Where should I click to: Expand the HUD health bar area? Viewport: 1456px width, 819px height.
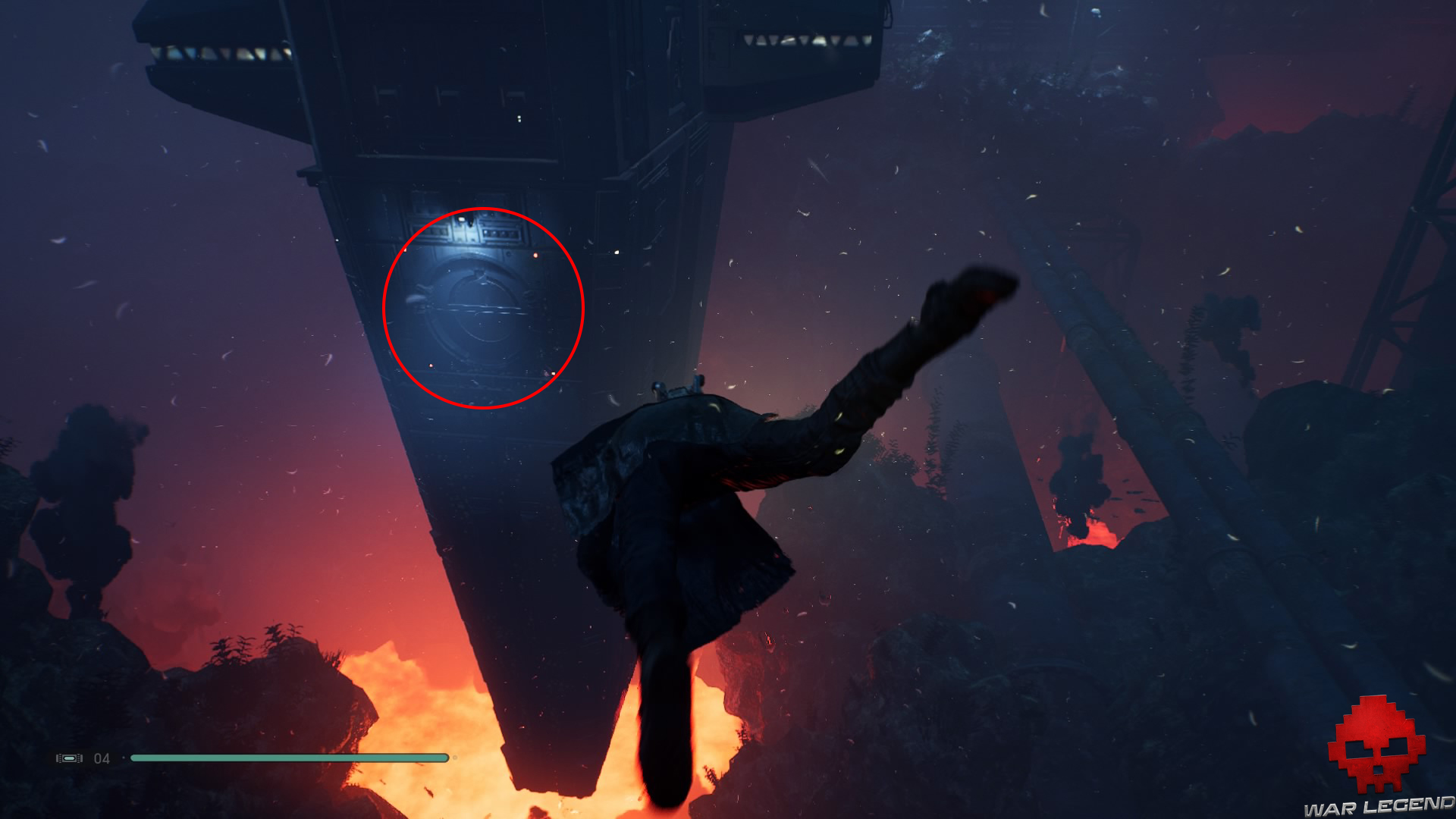pyautogui.click(x=288, y=756)
